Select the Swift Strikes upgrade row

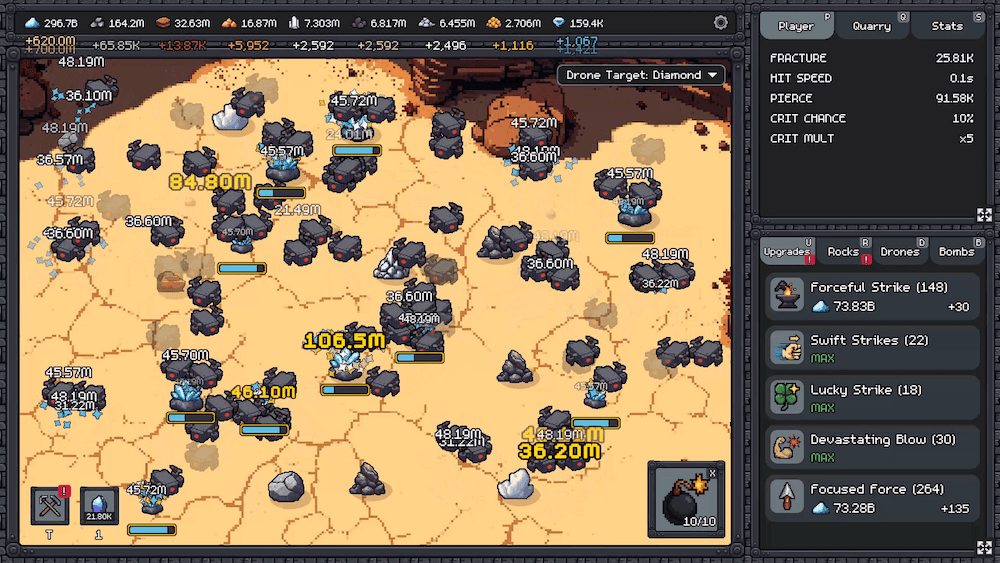(873, 348)
